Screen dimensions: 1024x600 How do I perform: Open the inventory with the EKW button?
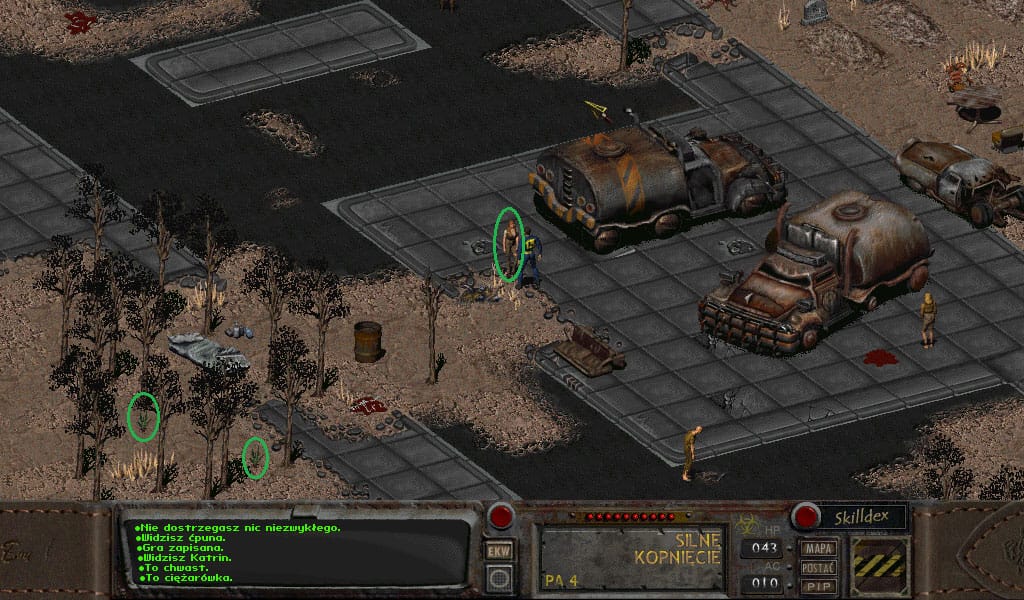click(x=498, y=551)
